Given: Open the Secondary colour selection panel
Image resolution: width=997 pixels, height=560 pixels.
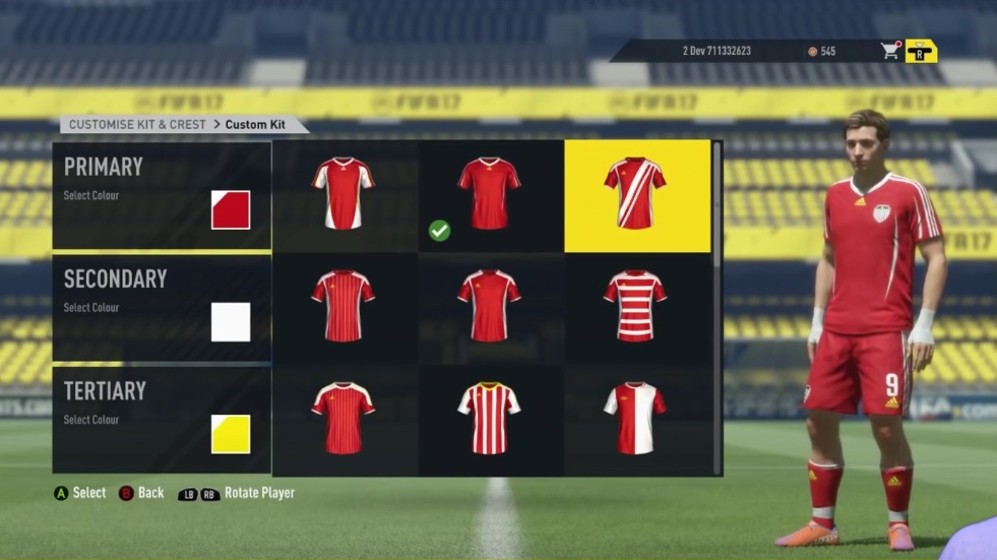Looking at the screenshot, I should (x=161, y=307).
